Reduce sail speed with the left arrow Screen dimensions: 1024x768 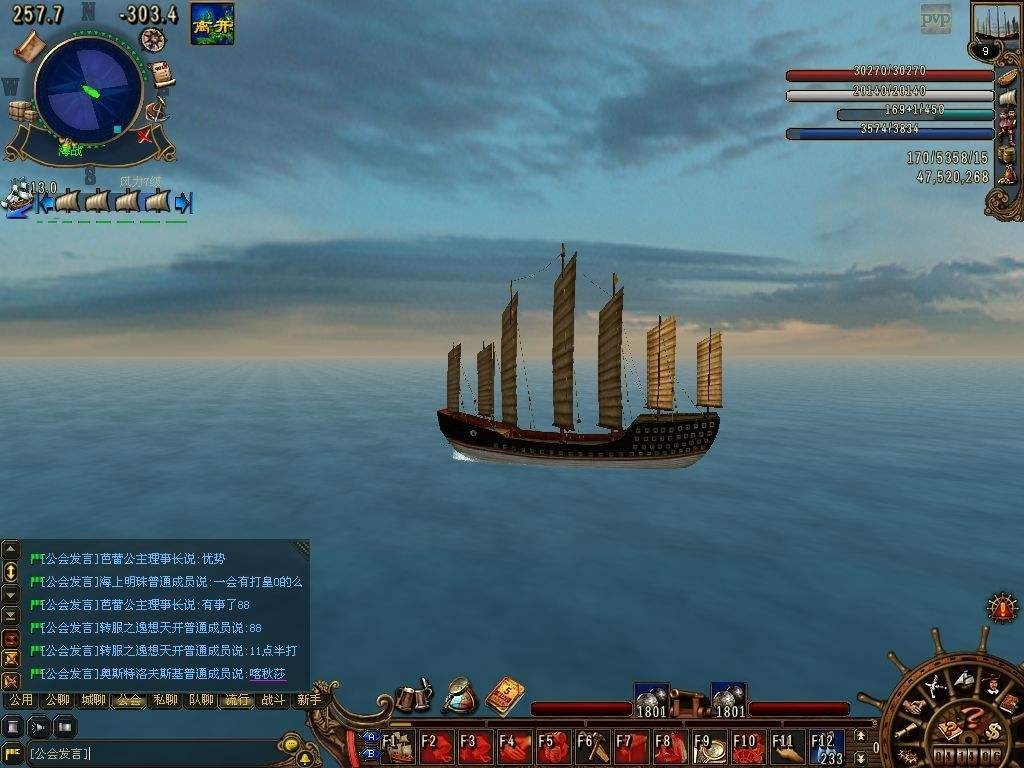tap(45, 203)
